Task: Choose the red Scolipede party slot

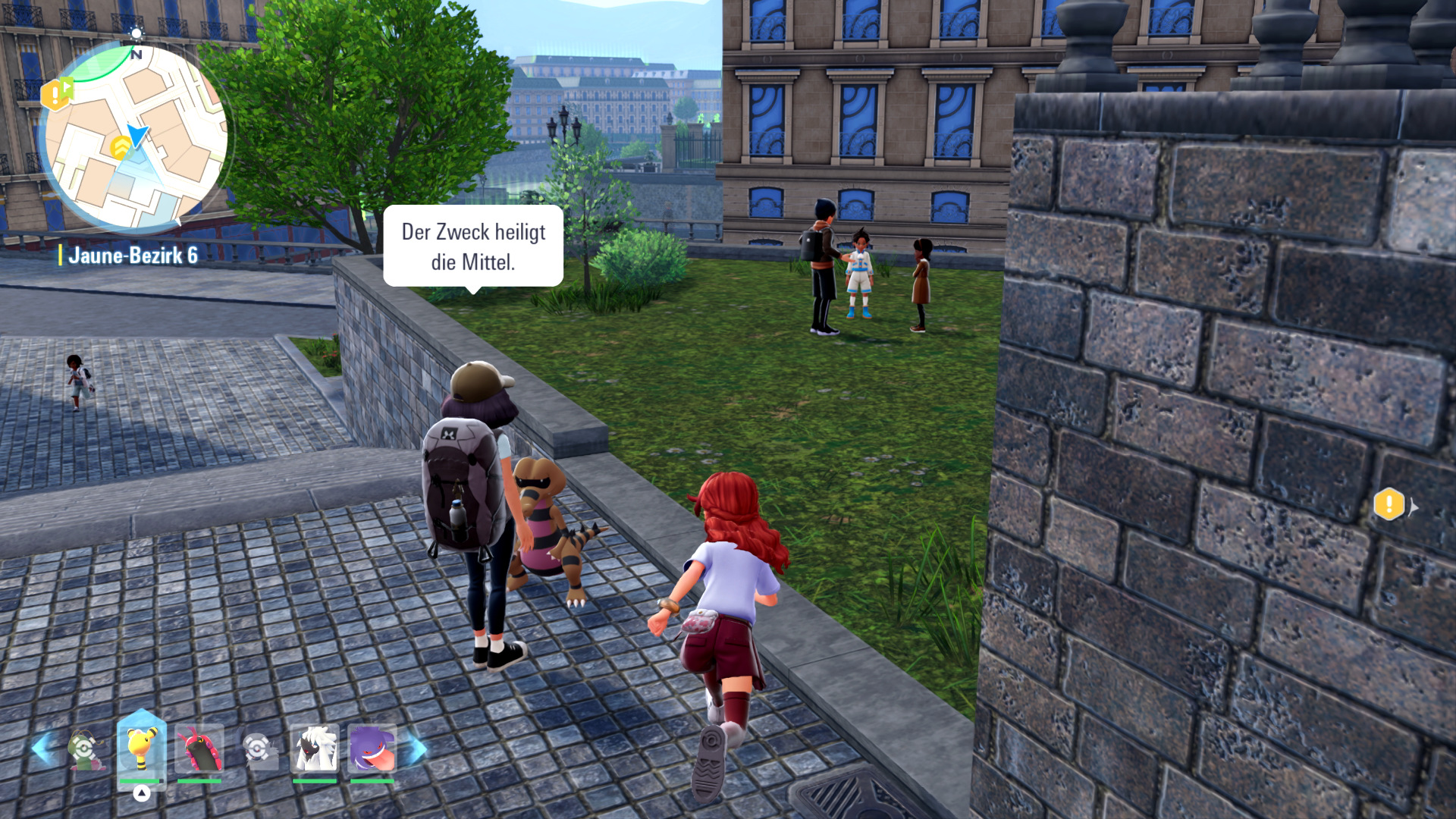Action: (199, 748)
